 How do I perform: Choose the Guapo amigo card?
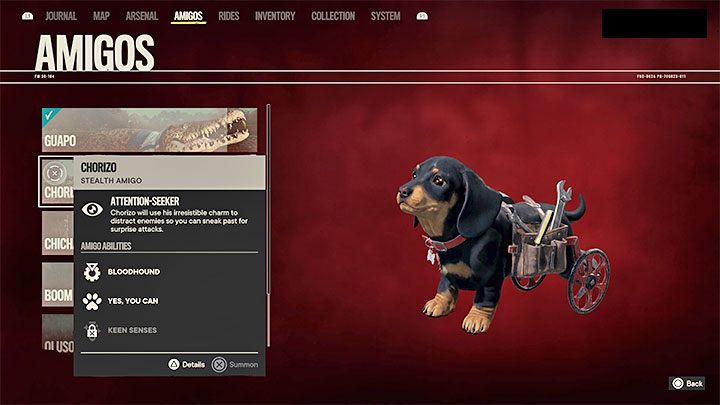click(150, 128)
